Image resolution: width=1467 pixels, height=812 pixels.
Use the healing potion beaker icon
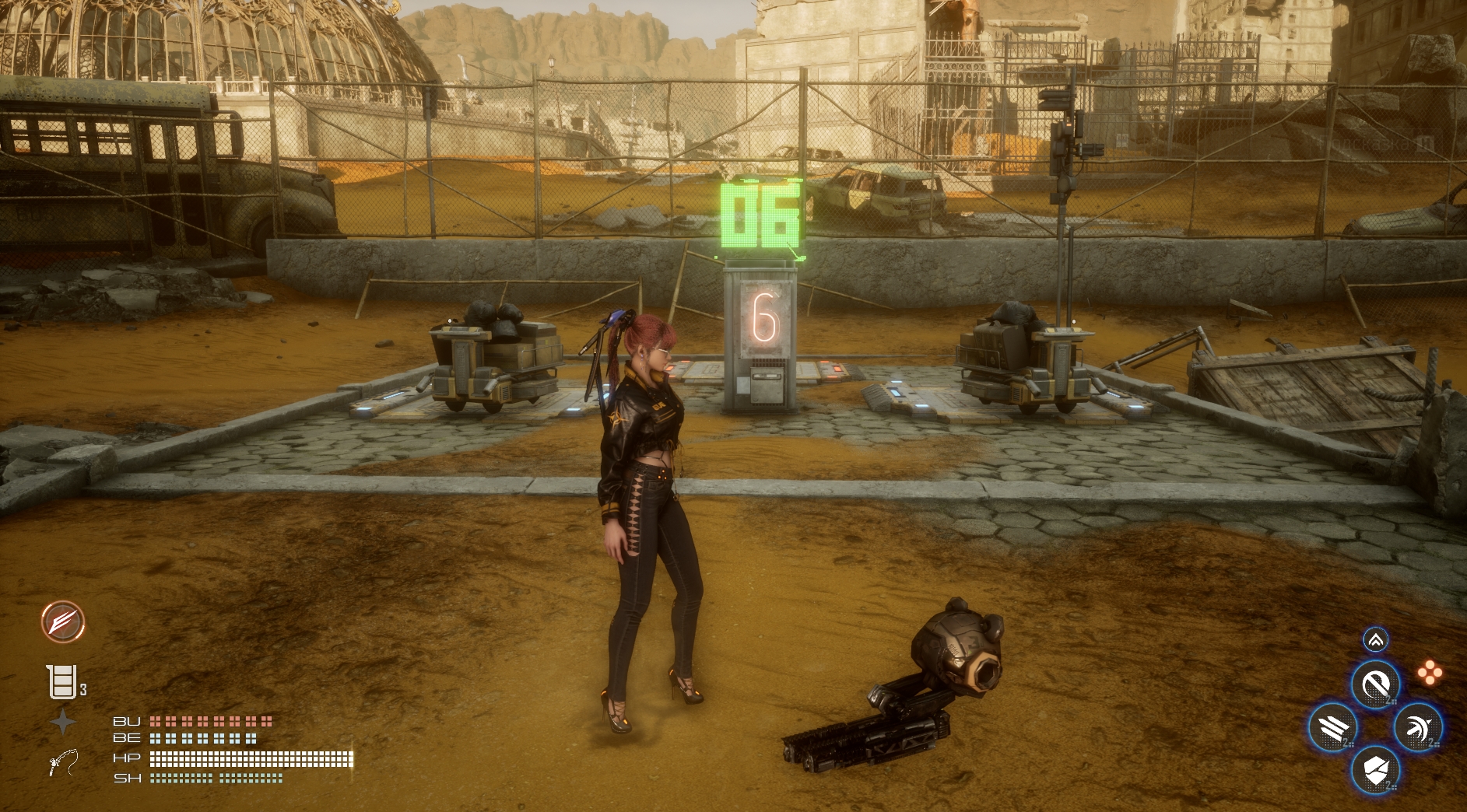click(x=63, y=682)
